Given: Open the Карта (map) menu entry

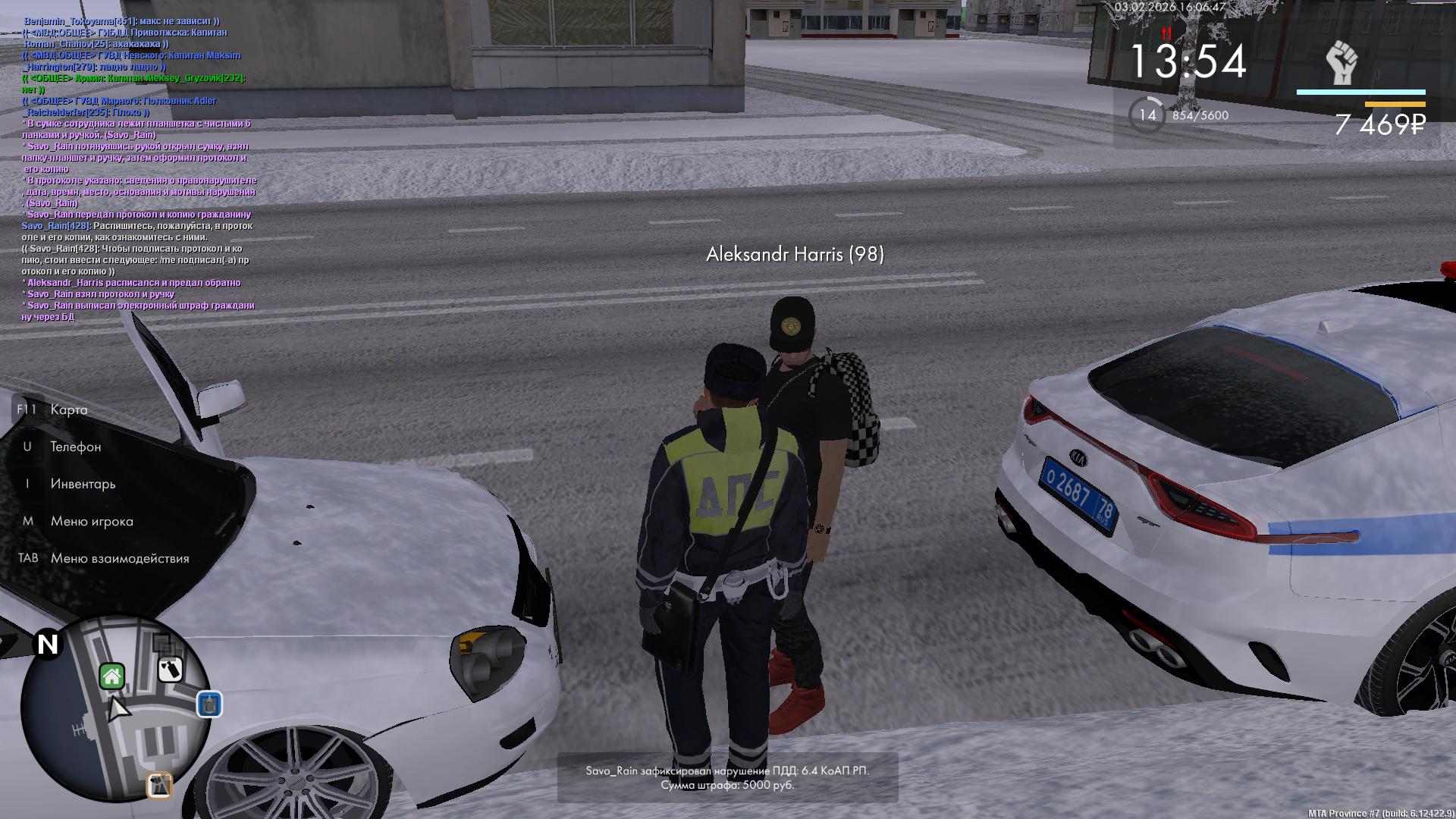Looking at the screenshot, I should click(68, 409).
